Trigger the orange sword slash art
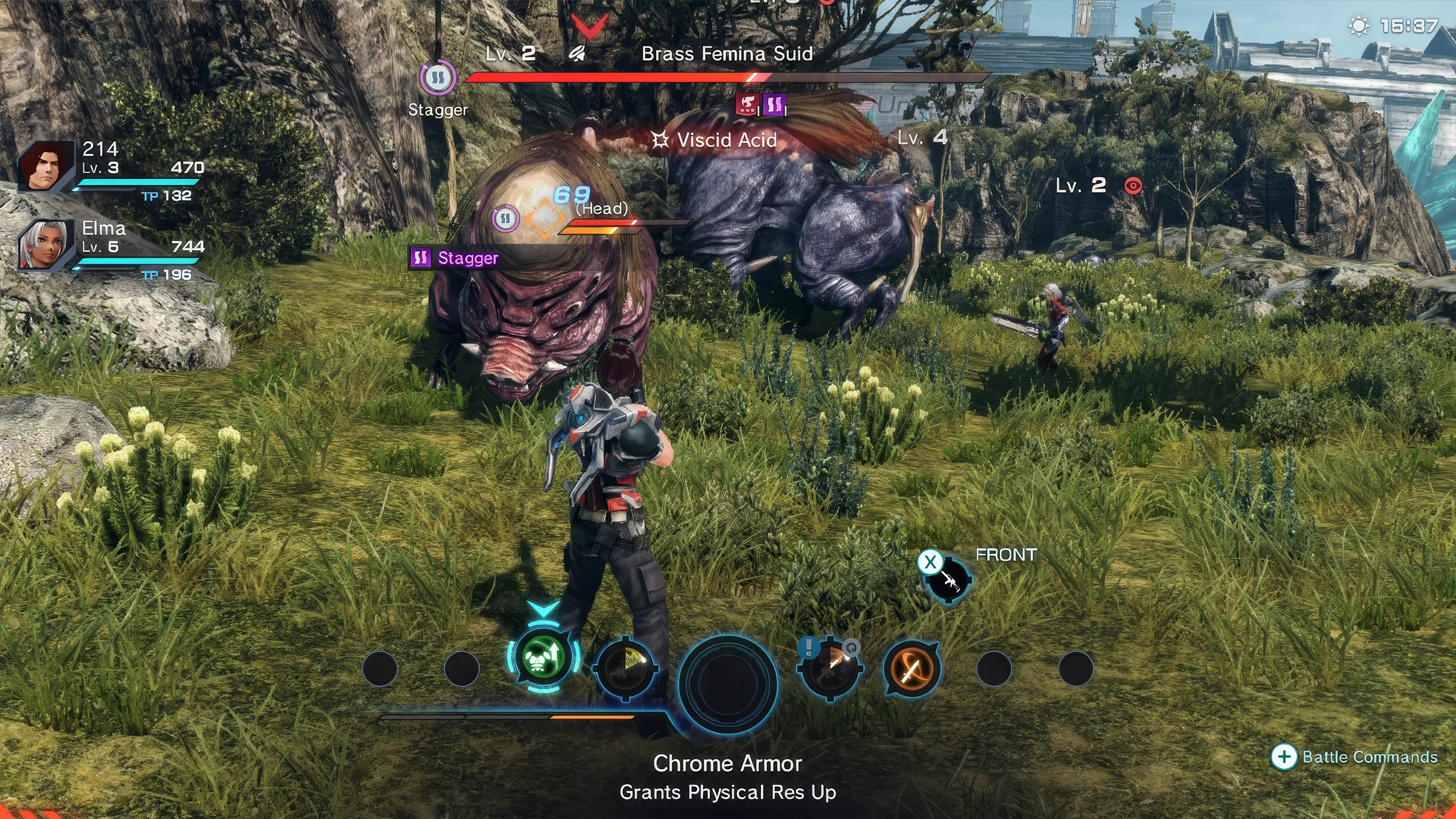The width and height of the screenshot is (1456, 819). 911,669
